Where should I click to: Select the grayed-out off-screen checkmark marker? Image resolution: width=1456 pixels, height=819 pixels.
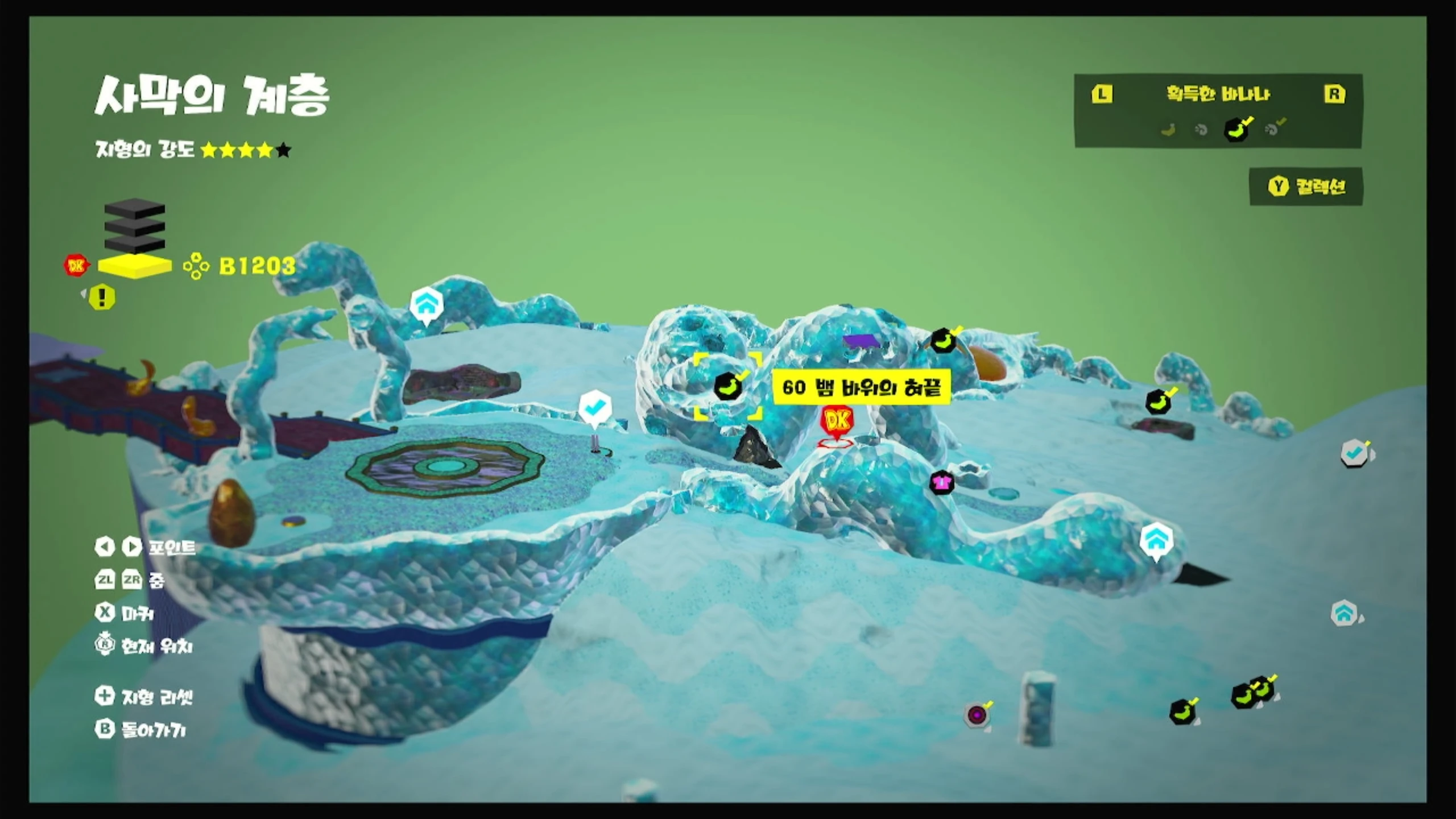1354,454
